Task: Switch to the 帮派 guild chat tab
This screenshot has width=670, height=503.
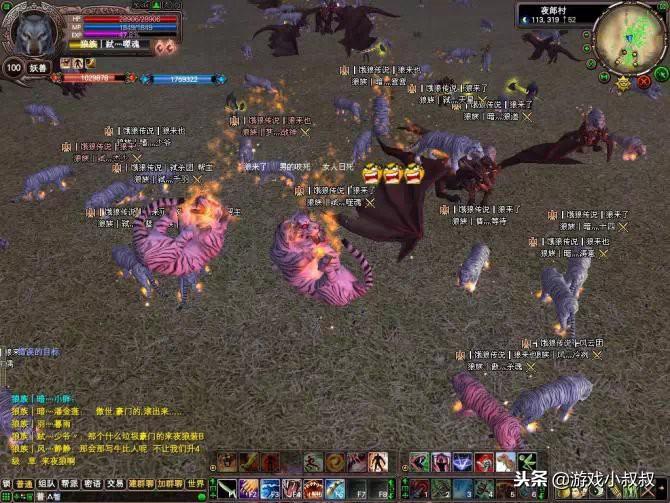Action: point(69,483)
